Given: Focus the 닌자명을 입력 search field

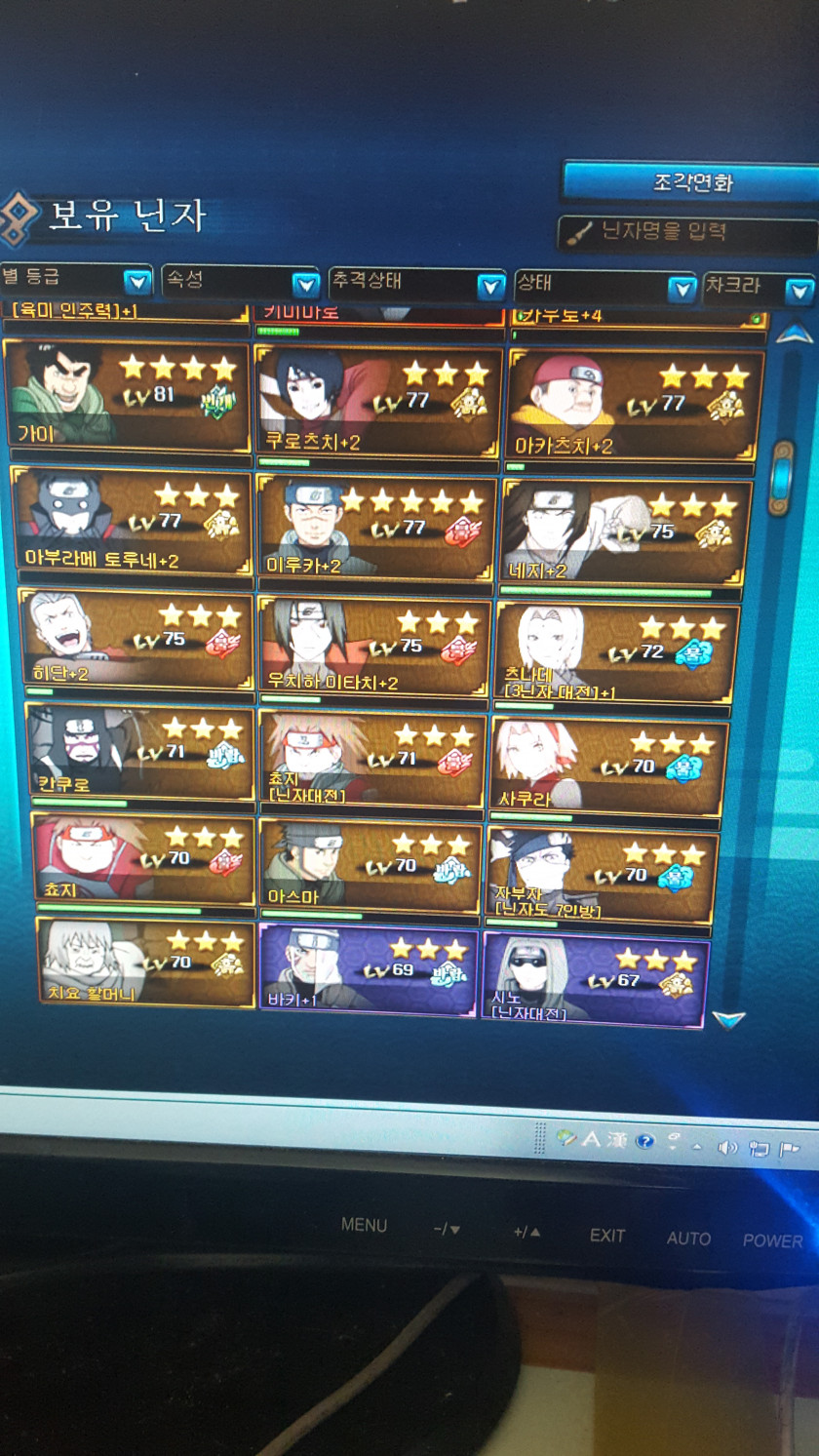Looking at the screenshot, I should pyautogui.click(x=687, y=233).
